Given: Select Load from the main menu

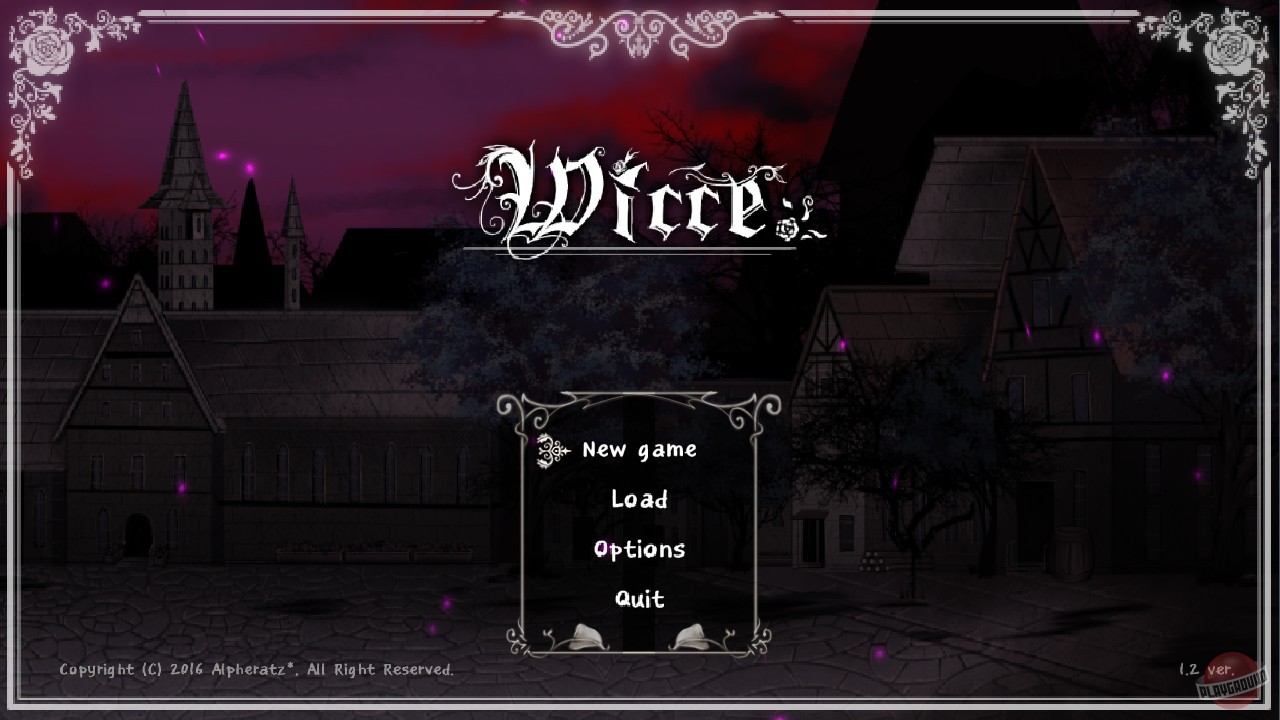Looking at the screenshot, I should pos(641,500).
